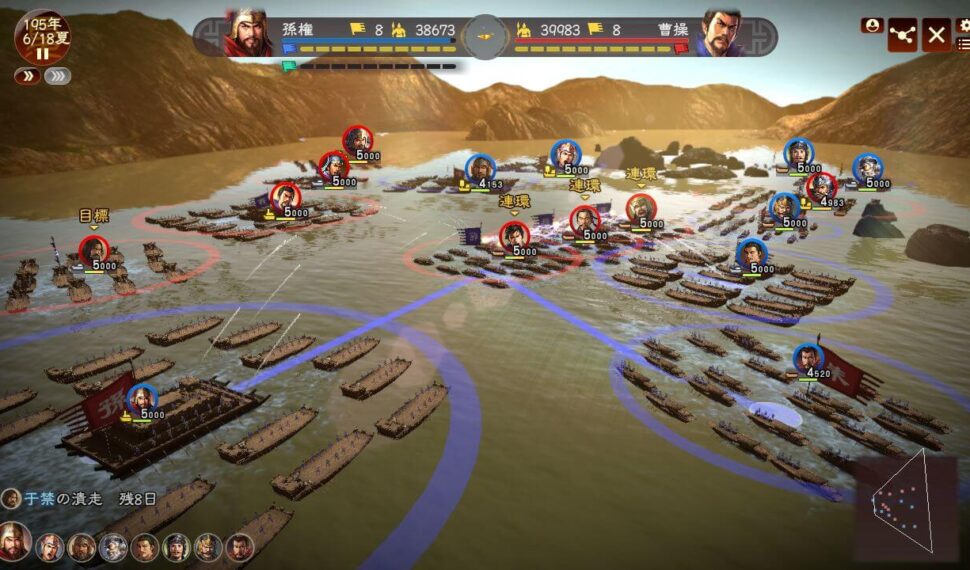970x570 pixels.
Task: Select the large leading officer portrait
Action: (14, 541)
